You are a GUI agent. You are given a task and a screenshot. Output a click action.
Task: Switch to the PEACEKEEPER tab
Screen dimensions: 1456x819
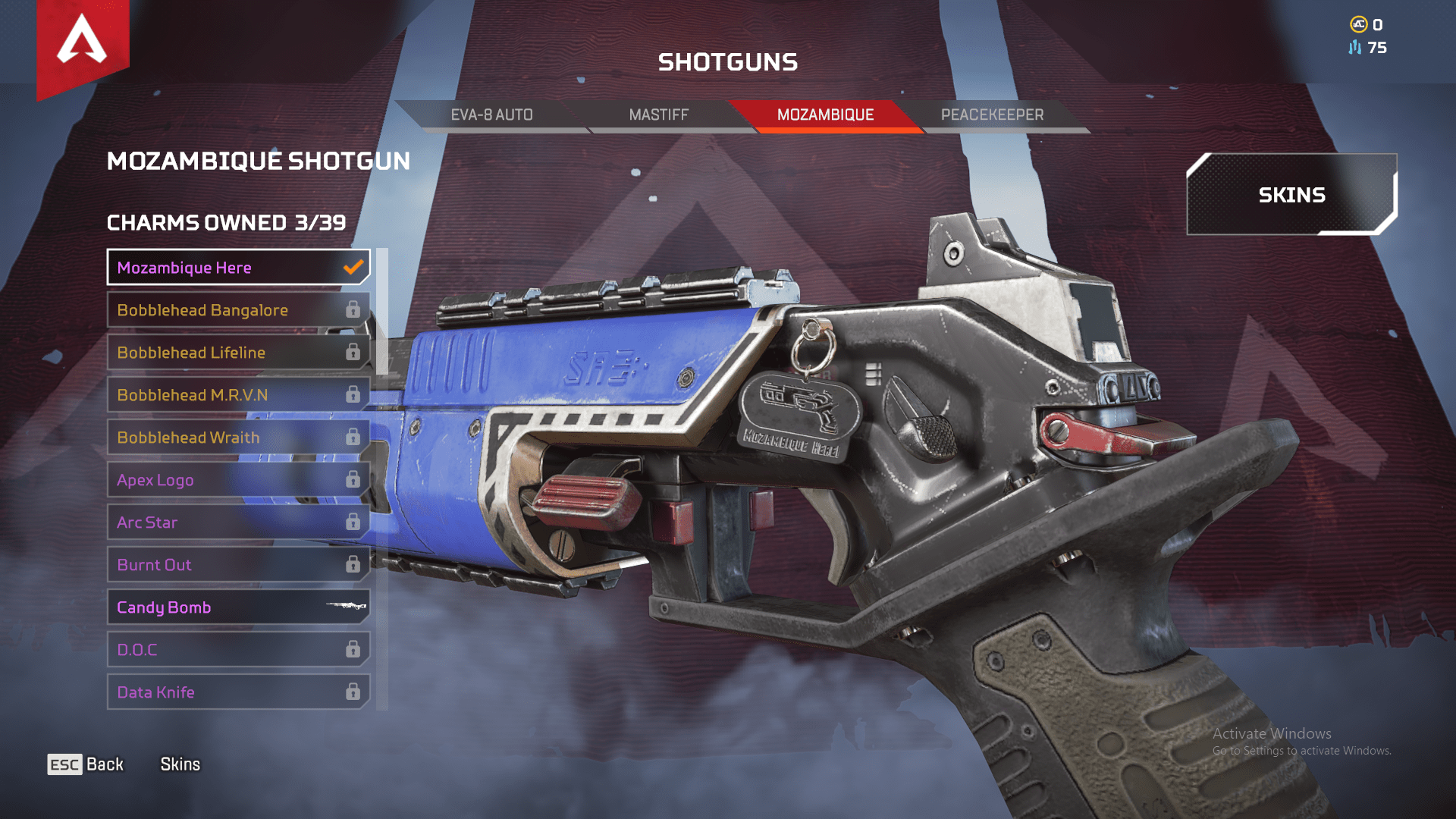pyautogui.click(x=992, y=115)
